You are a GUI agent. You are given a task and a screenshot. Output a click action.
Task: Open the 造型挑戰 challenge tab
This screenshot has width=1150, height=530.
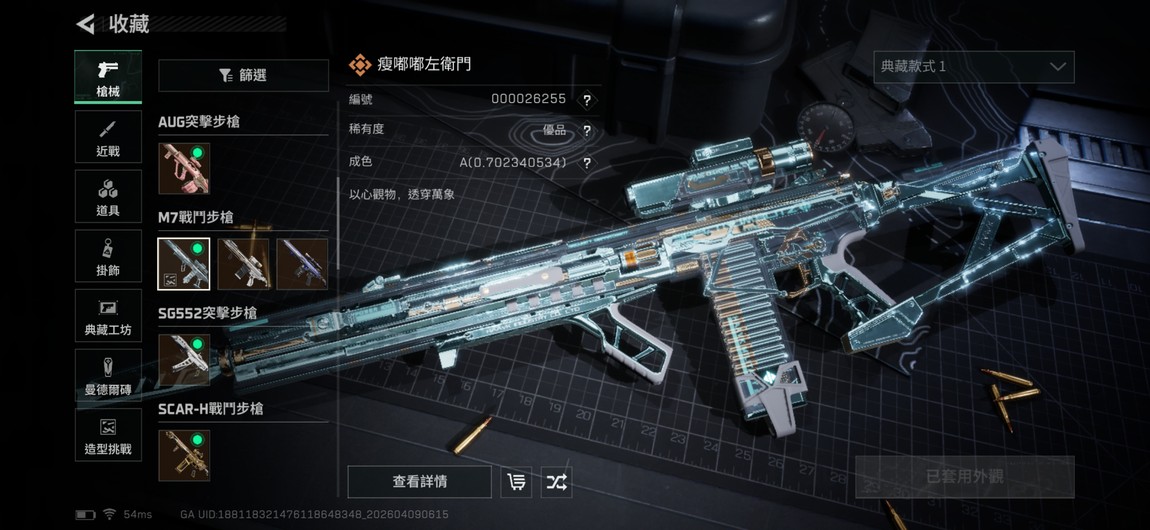(108, 436)
